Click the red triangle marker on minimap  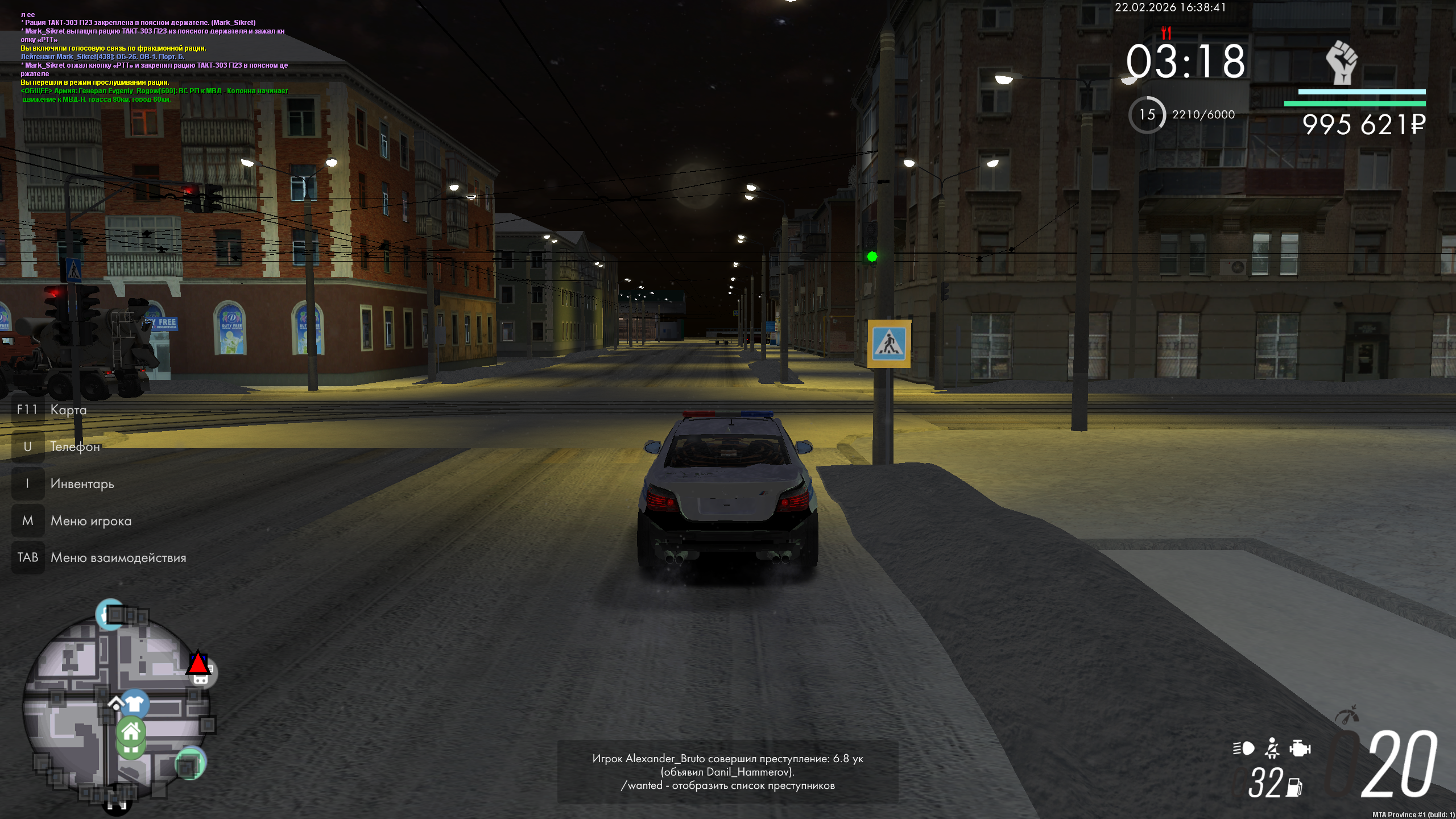(x=198, y=663)
